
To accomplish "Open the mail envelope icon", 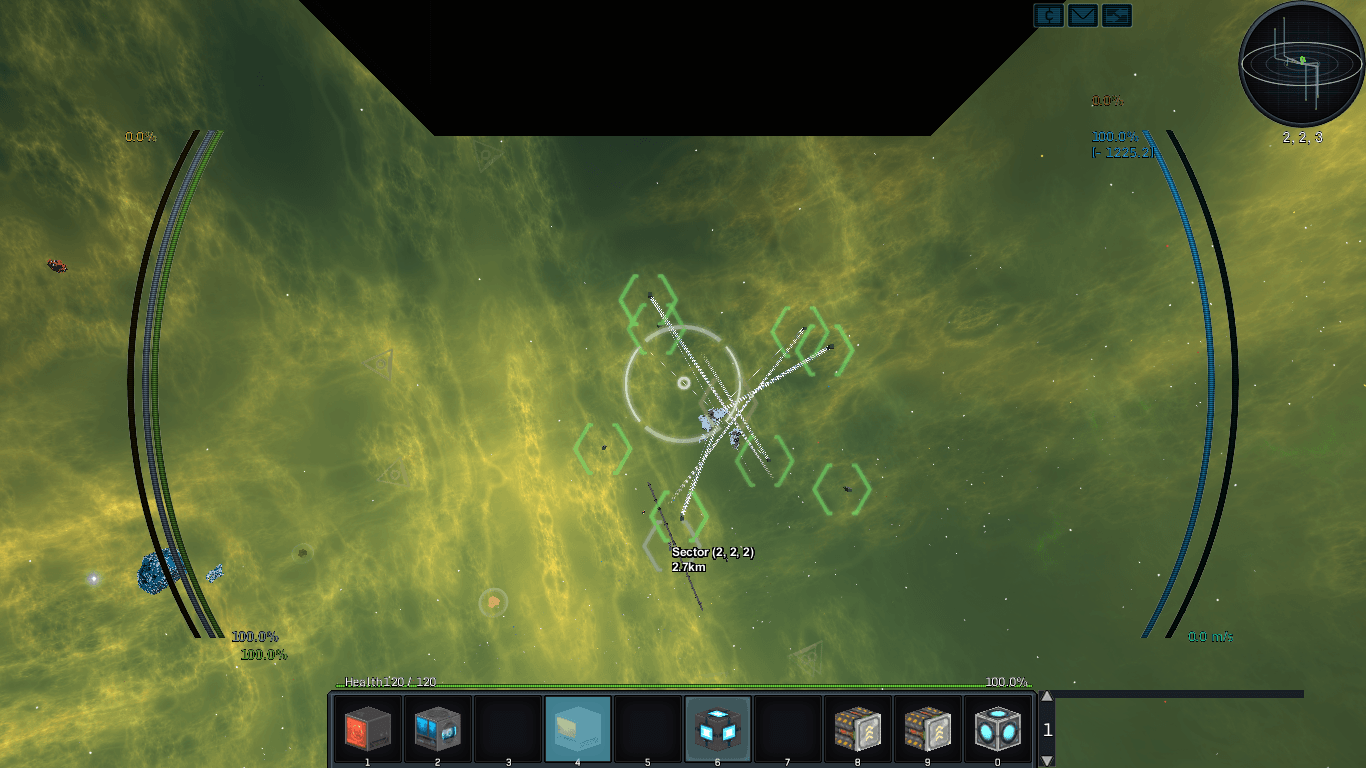I will coord(1082,15).
